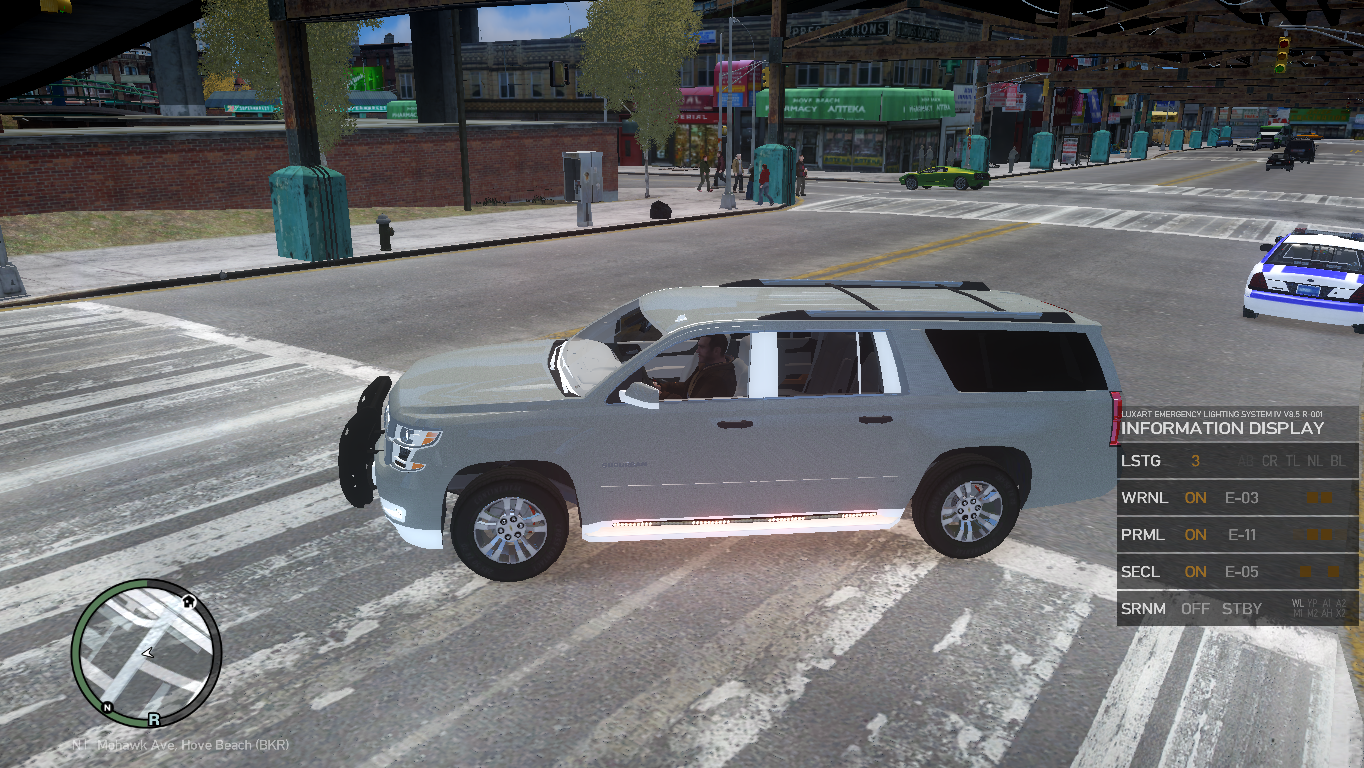Toggle the PRML primary lights ON indicator
Image resolution: width=1364 pixels, height=768 pixels.
1195,535
